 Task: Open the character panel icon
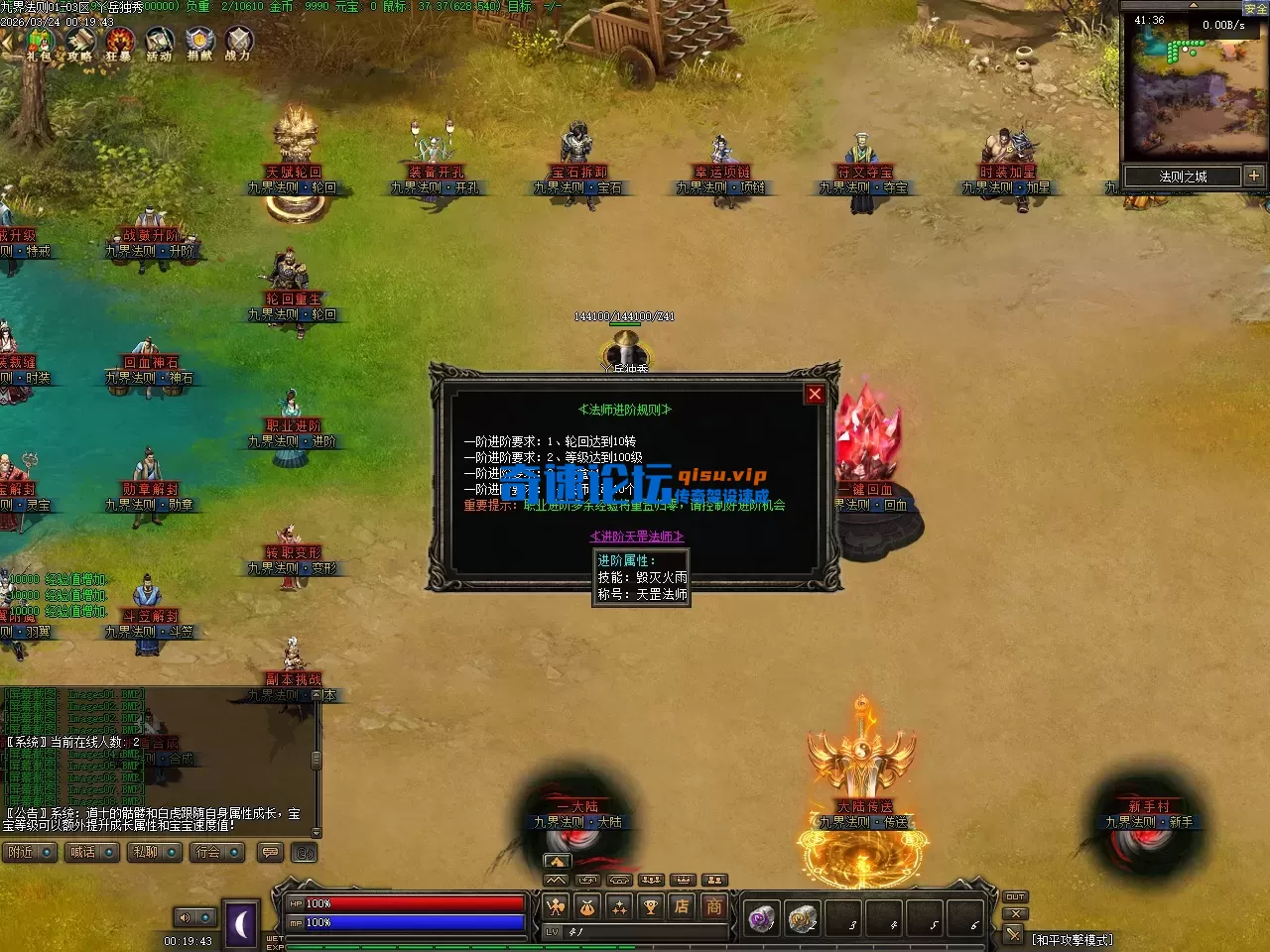point(557,906)
